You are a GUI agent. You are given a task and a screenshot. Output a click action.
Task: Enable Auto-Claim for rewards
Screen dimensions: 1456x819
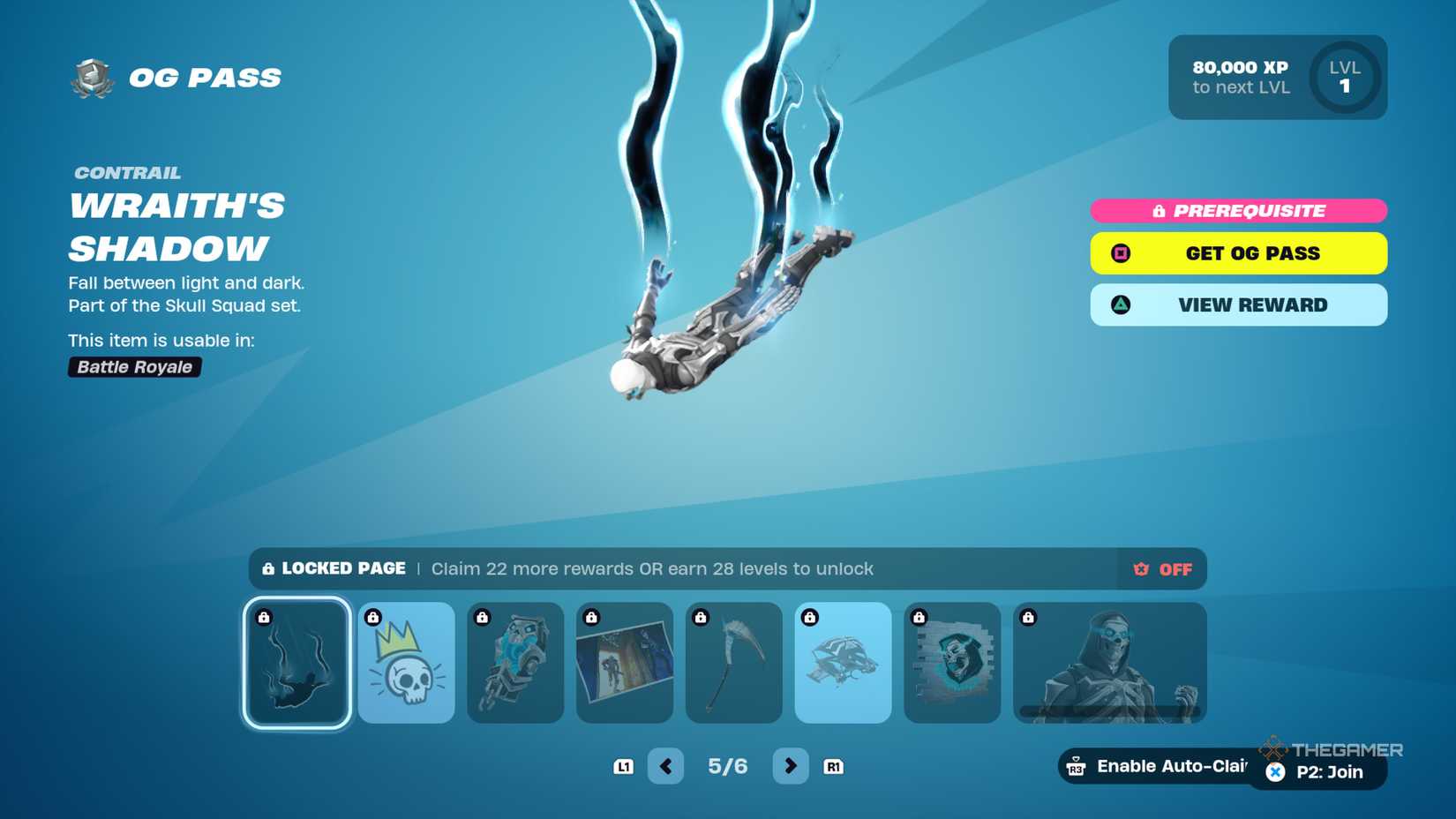coord(1156,766)
